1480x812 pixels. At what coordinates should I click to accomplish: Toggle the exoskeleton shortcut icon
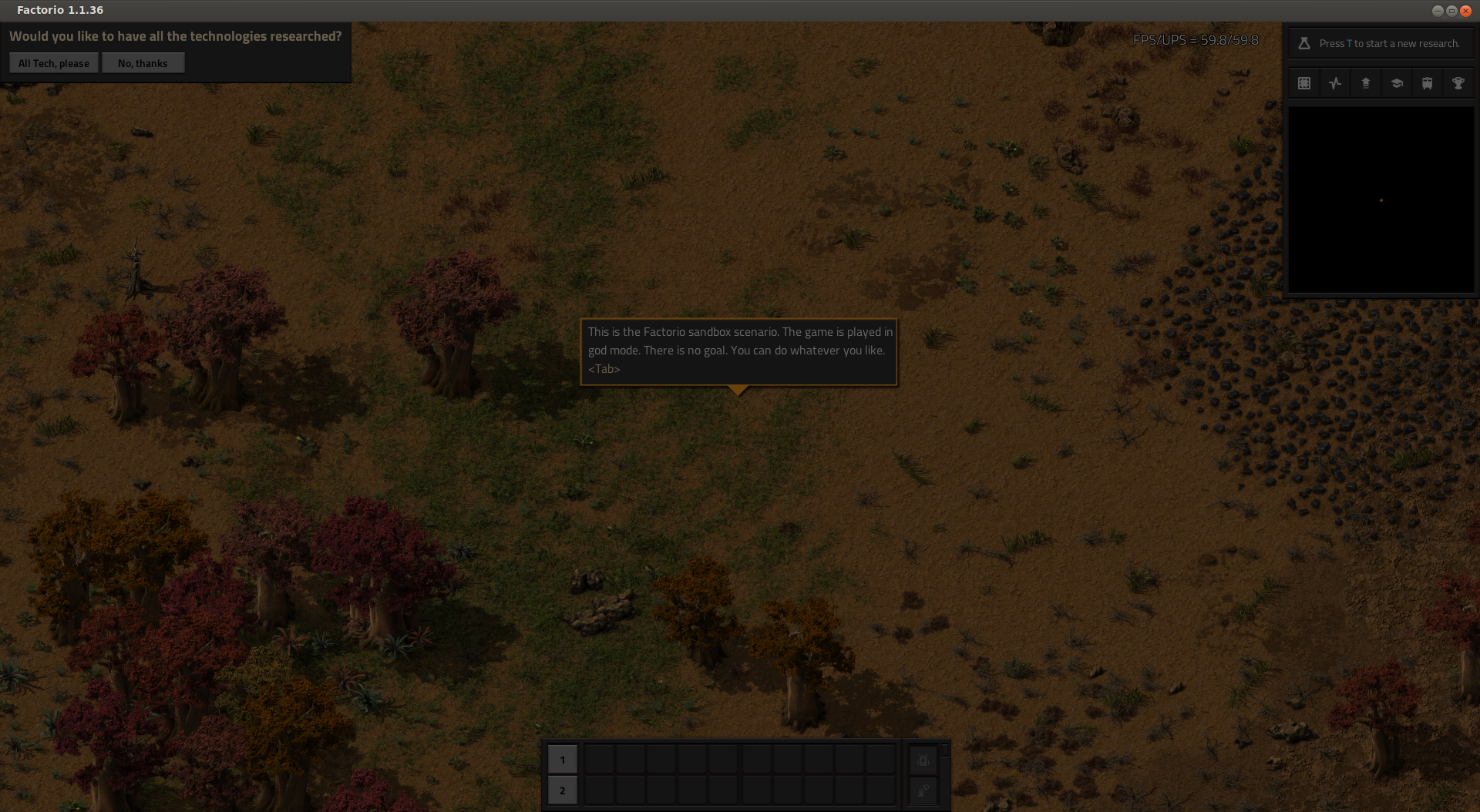923,790
